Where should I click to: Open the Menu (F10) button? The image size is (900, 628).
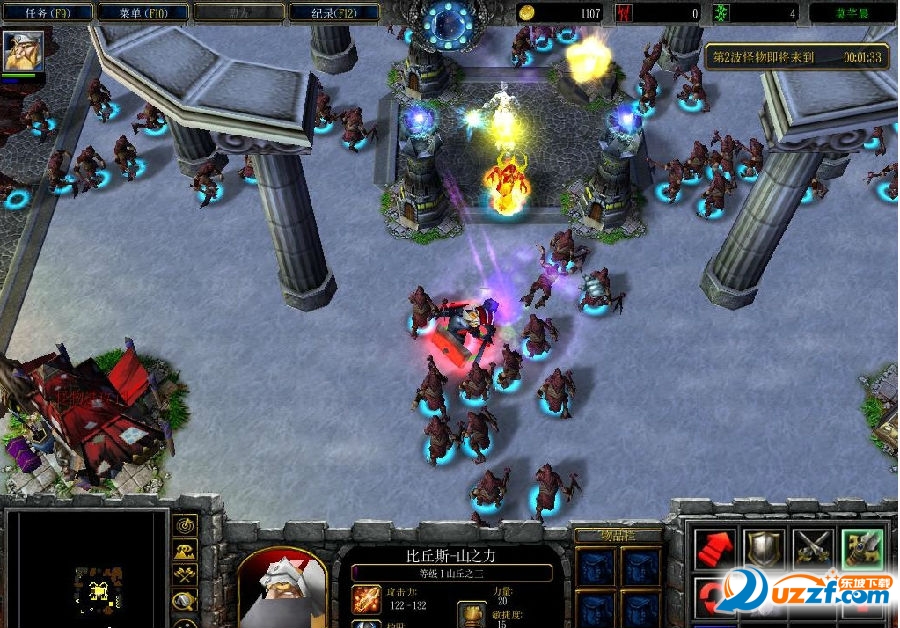click(145, 13)
